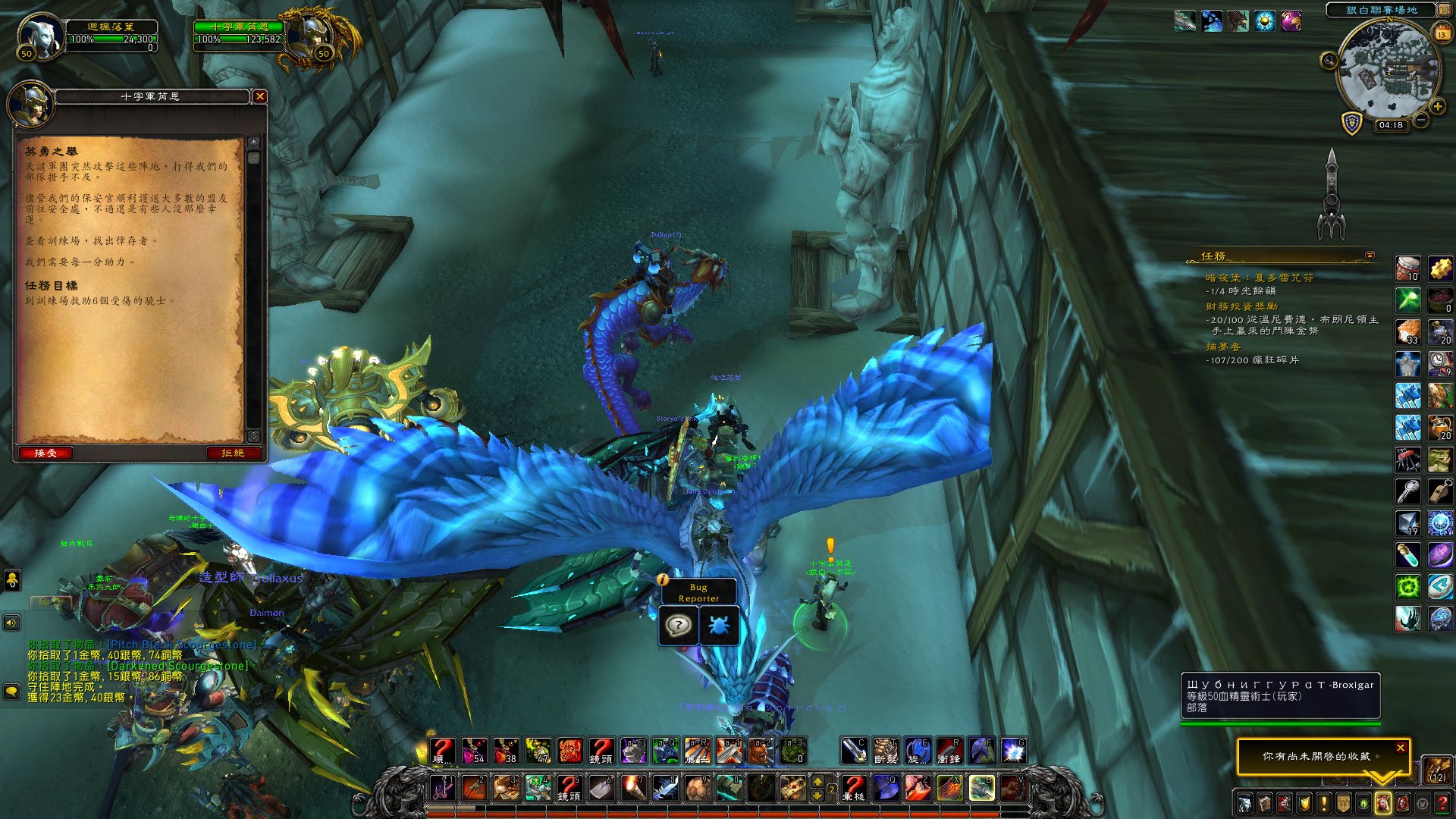Select the crusader's portrait in the target frame

[x=314, y=35]
